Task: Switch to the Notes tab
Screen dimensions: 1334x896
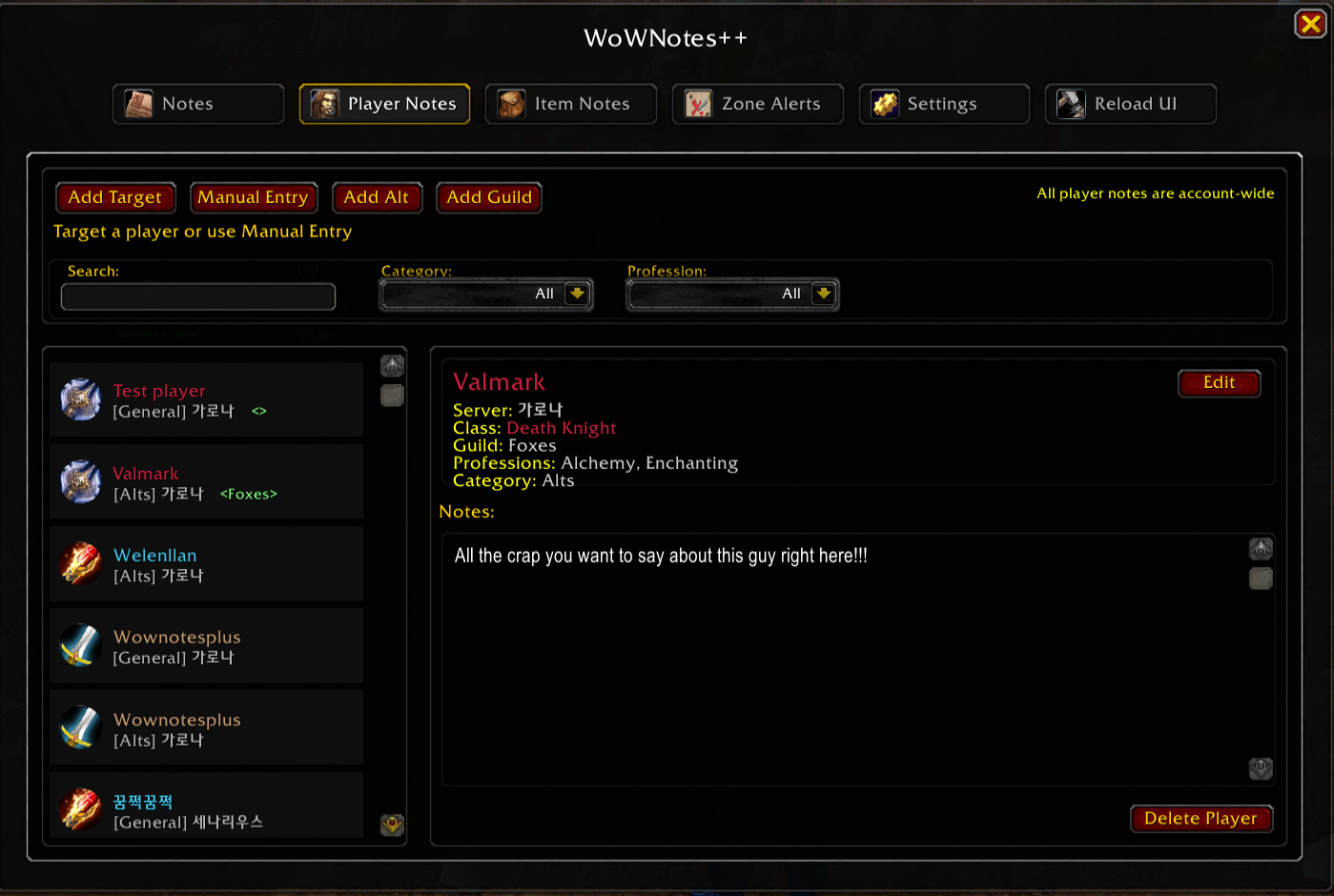Action: 197,104
